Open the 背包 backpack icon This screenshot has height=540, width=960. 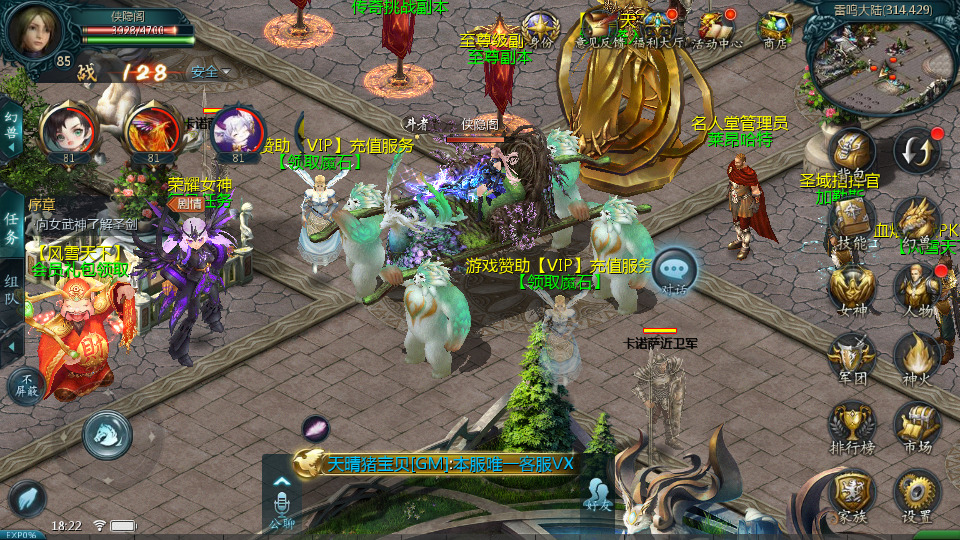tap(852, 150)
